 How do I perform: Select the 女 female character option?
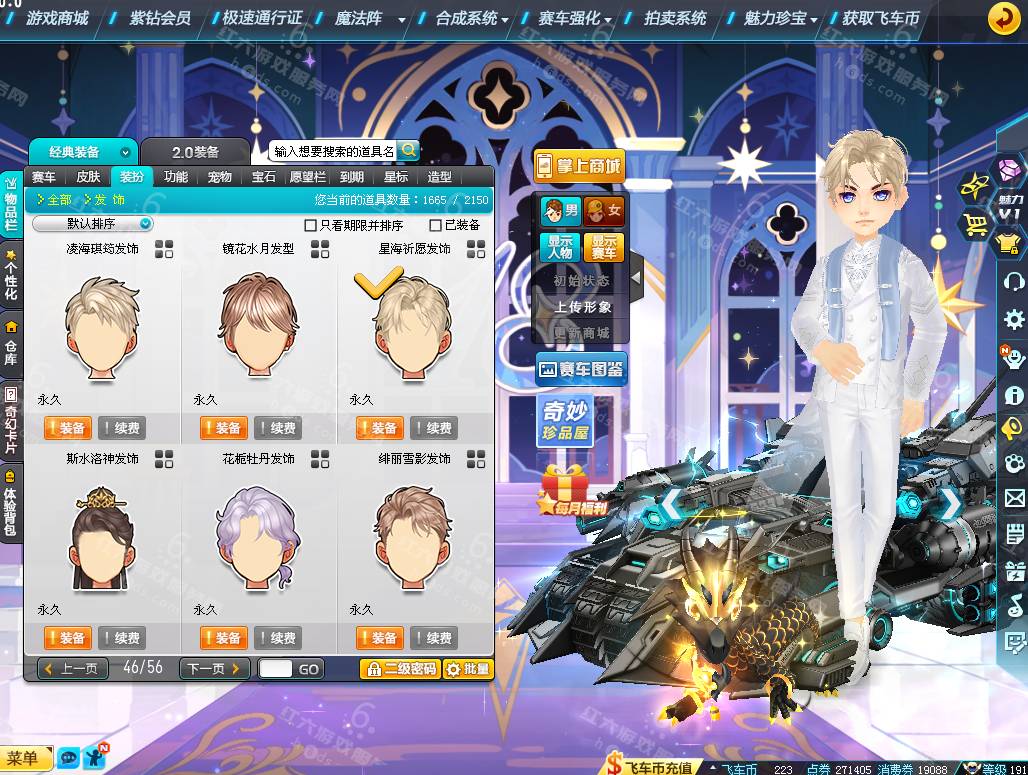click(604, 211)
